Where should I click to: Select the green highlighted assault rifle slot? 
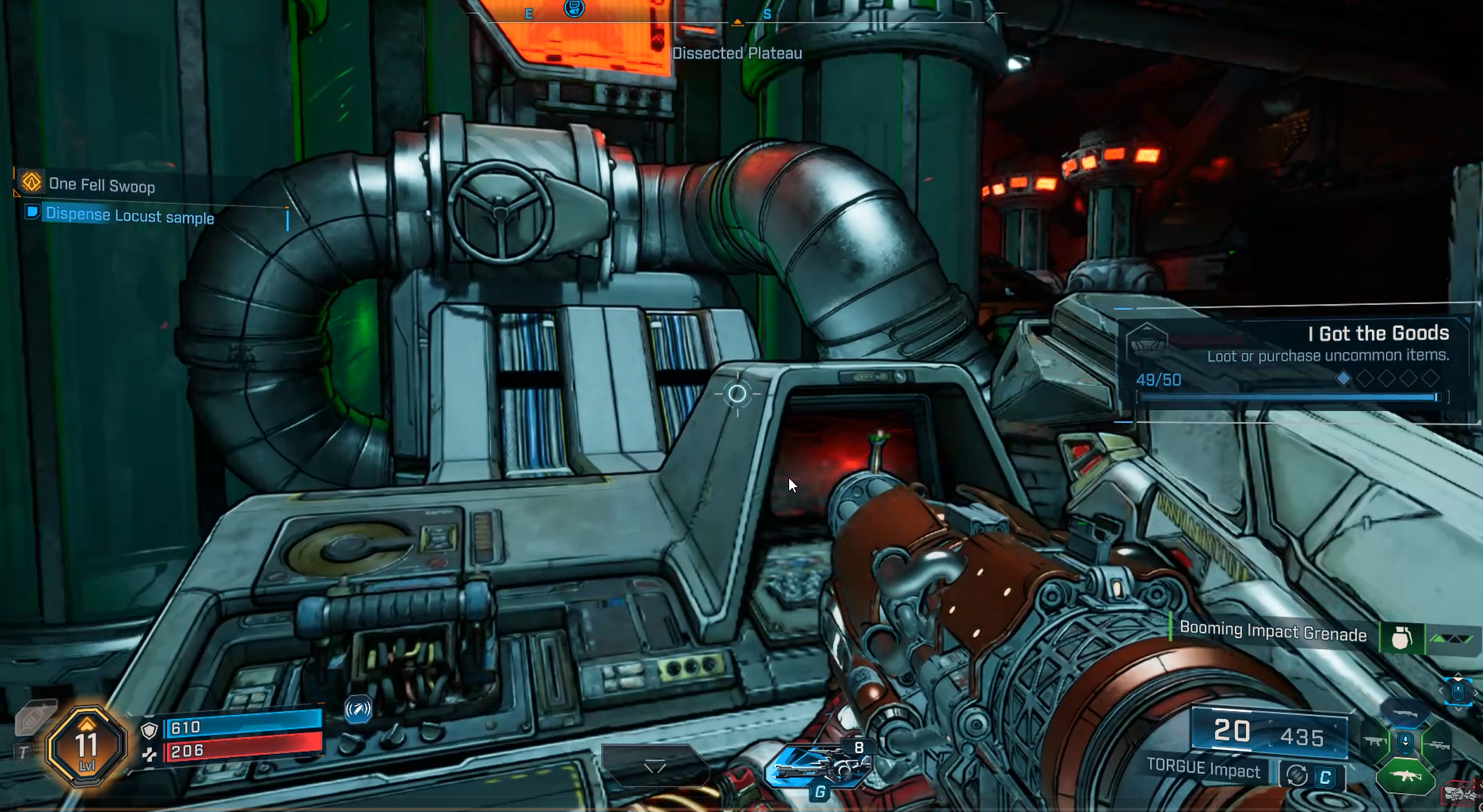click(1405, 777)
